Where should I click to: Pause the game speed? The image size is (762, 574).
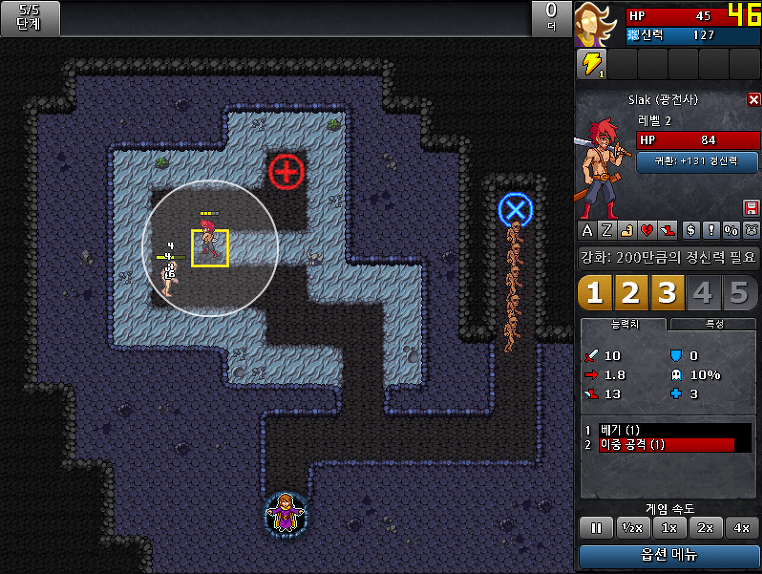[x=594, y=527]
